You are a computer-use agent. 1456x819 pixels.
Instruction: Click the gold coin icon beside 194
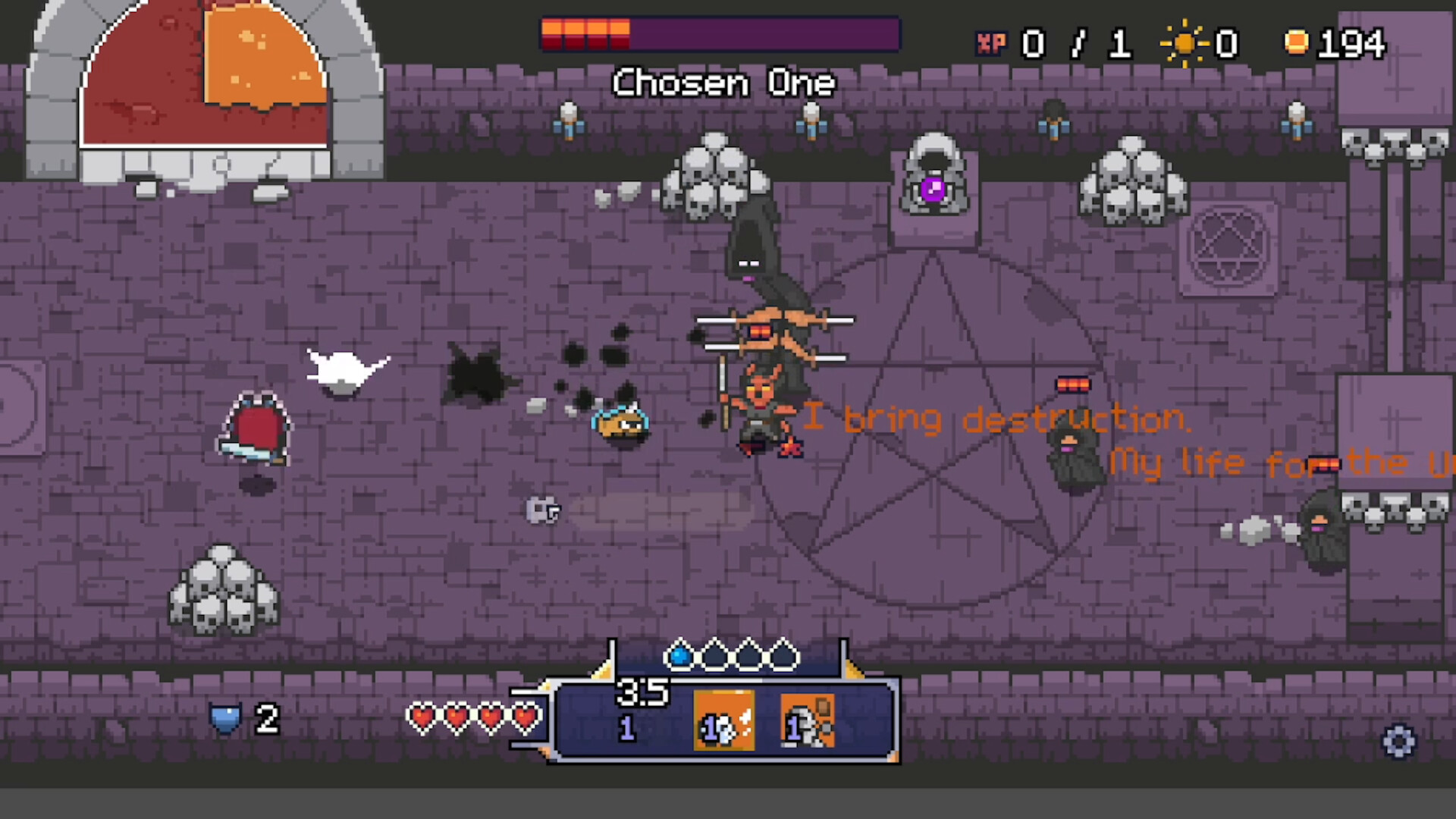point(1296,42)
